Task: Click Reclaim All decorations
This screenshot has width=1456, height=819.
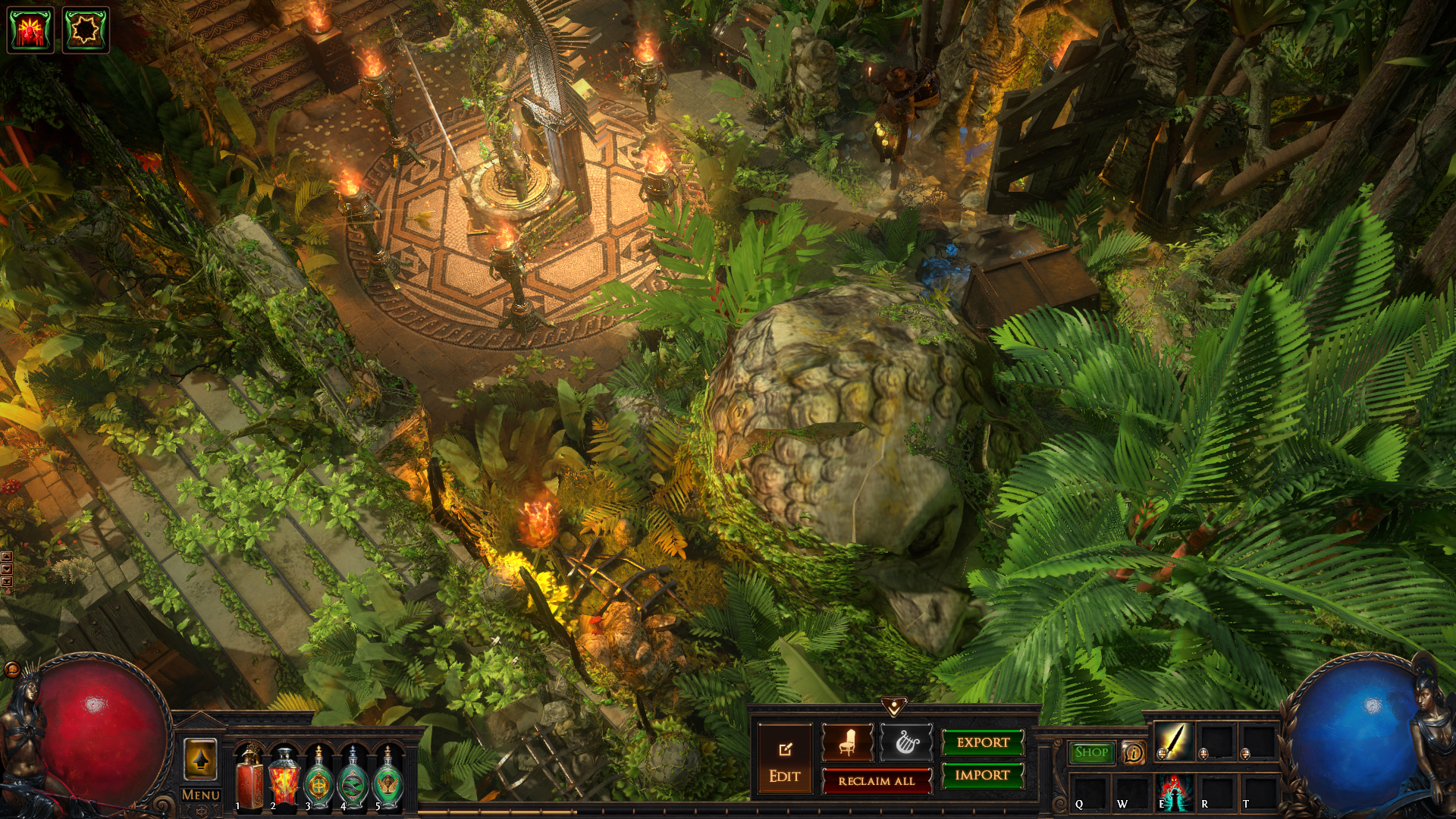Action: click(x=877, y=781)
